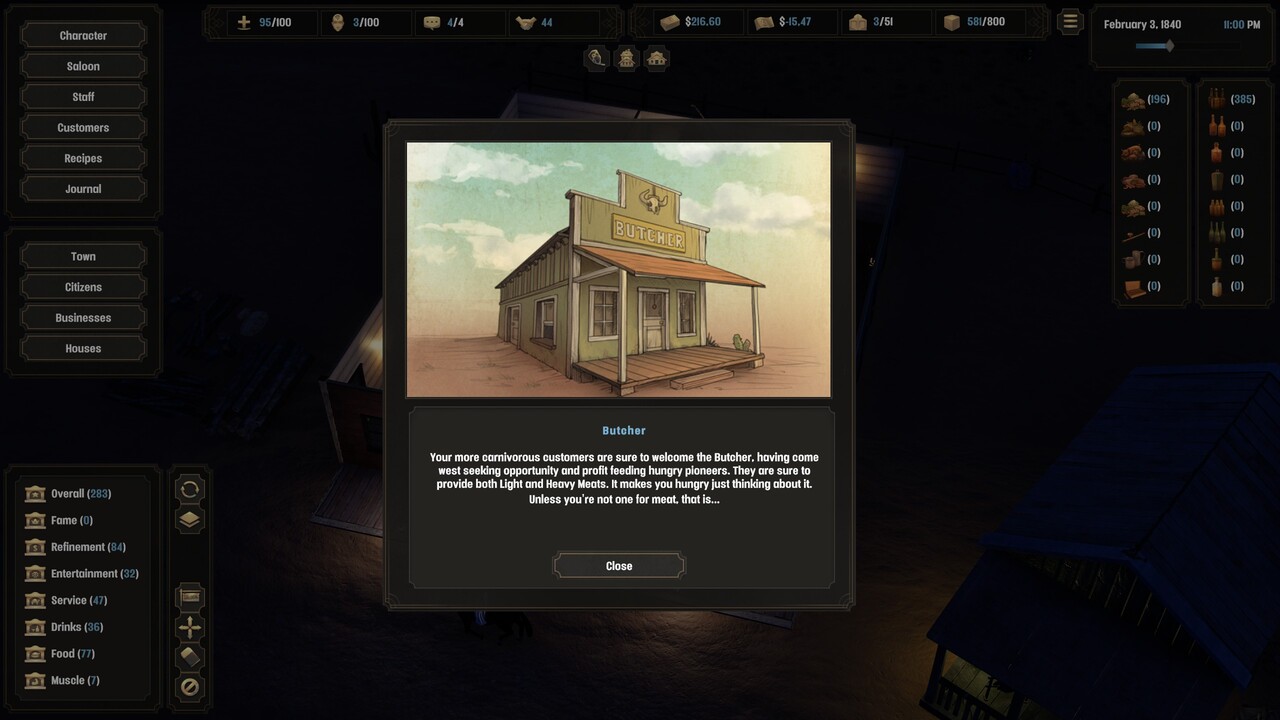Open the Saloon menu
Screen dimensions: 1280x720
point(83,66)
